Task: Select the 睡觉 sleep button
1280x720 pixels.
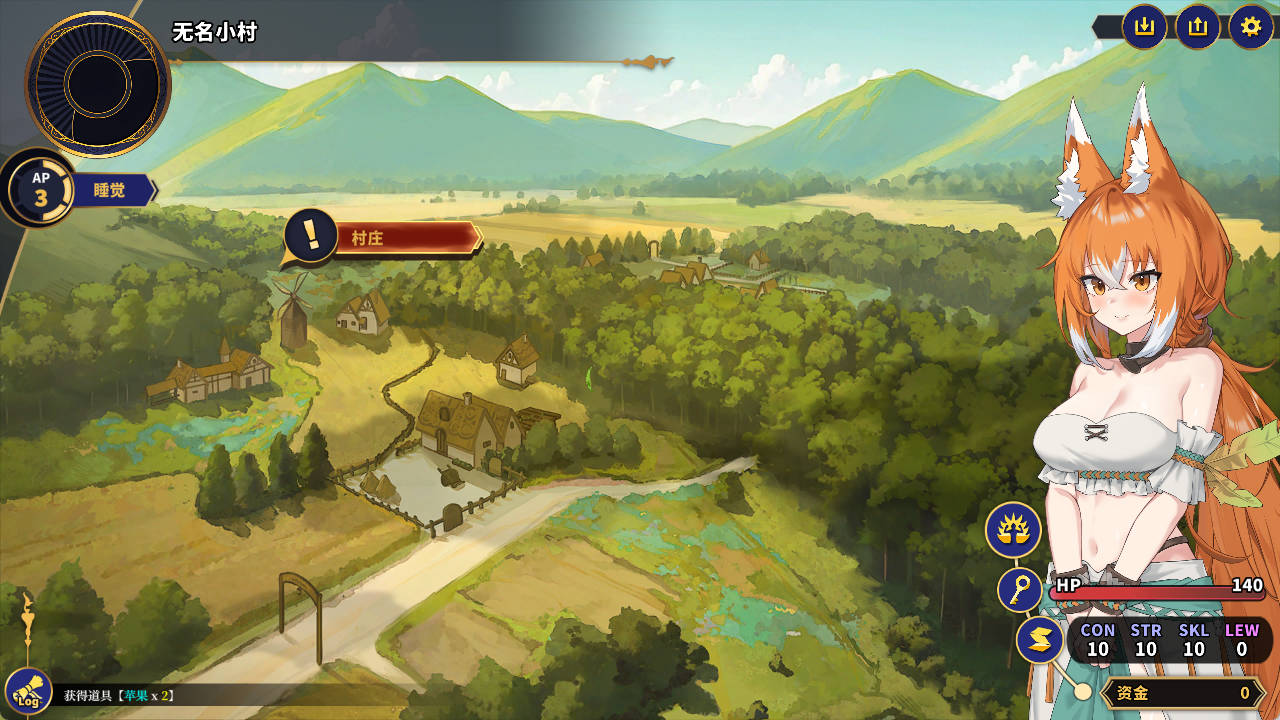Action: (x=110, y=190)
